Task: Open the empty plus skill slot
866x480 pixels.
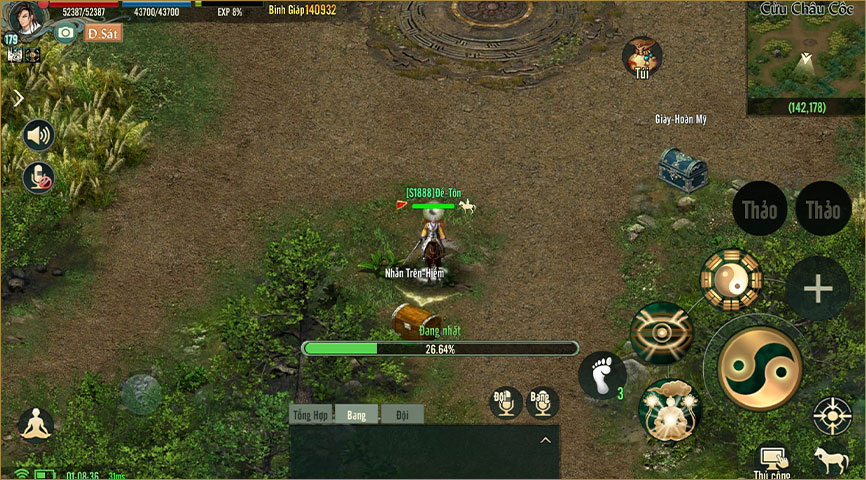Action: point(817,289)
